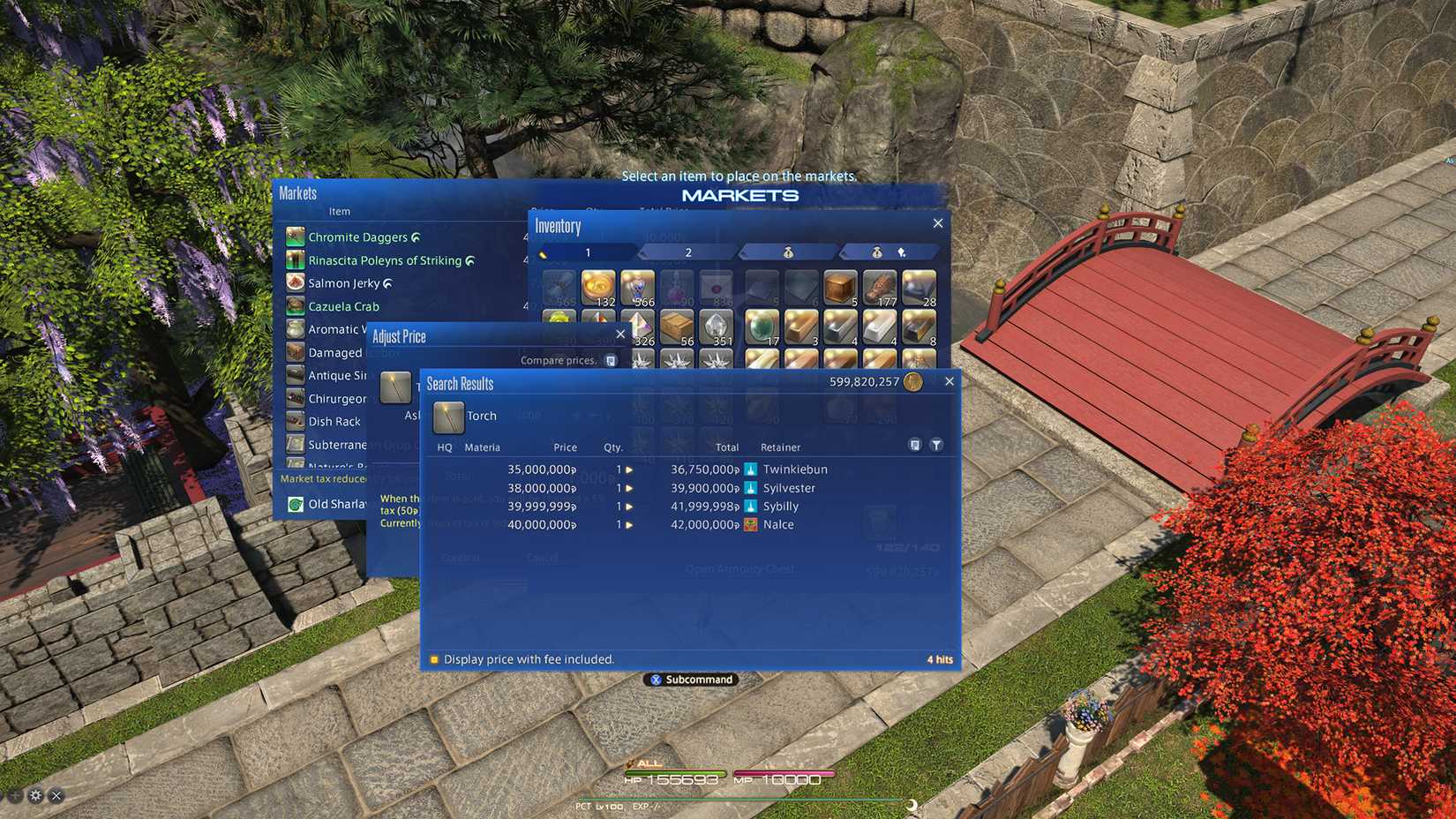Select the green gemstone item with quantity 17

pyautogui.click(x=762, y=327)
